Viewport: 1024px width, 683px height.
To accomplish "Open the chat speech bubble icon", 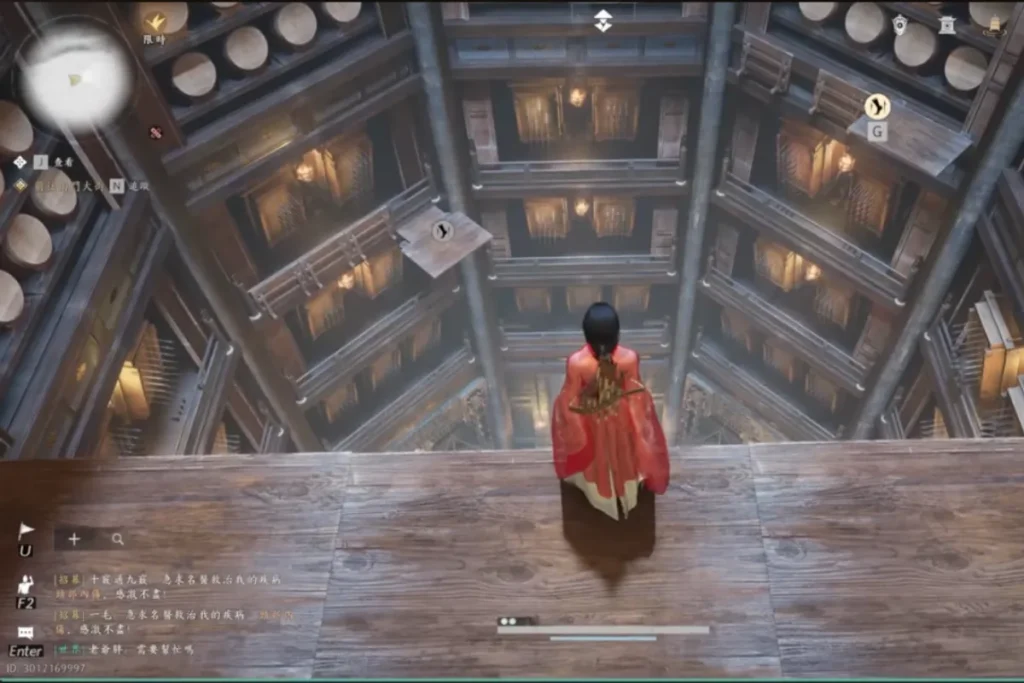I will click(x=26, y=633).
